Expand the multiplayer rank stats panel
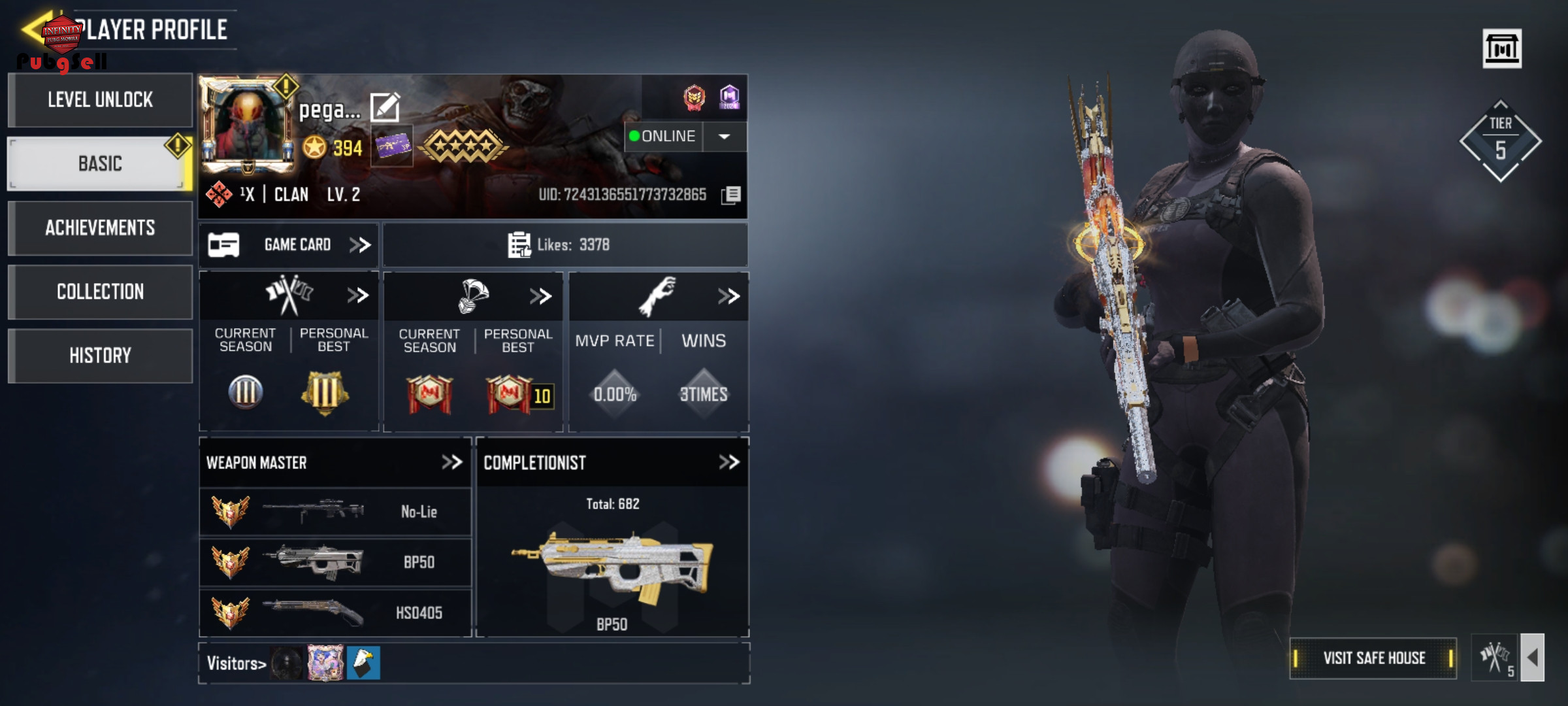This screenshot has width=1568, height=706. [357, 295]
